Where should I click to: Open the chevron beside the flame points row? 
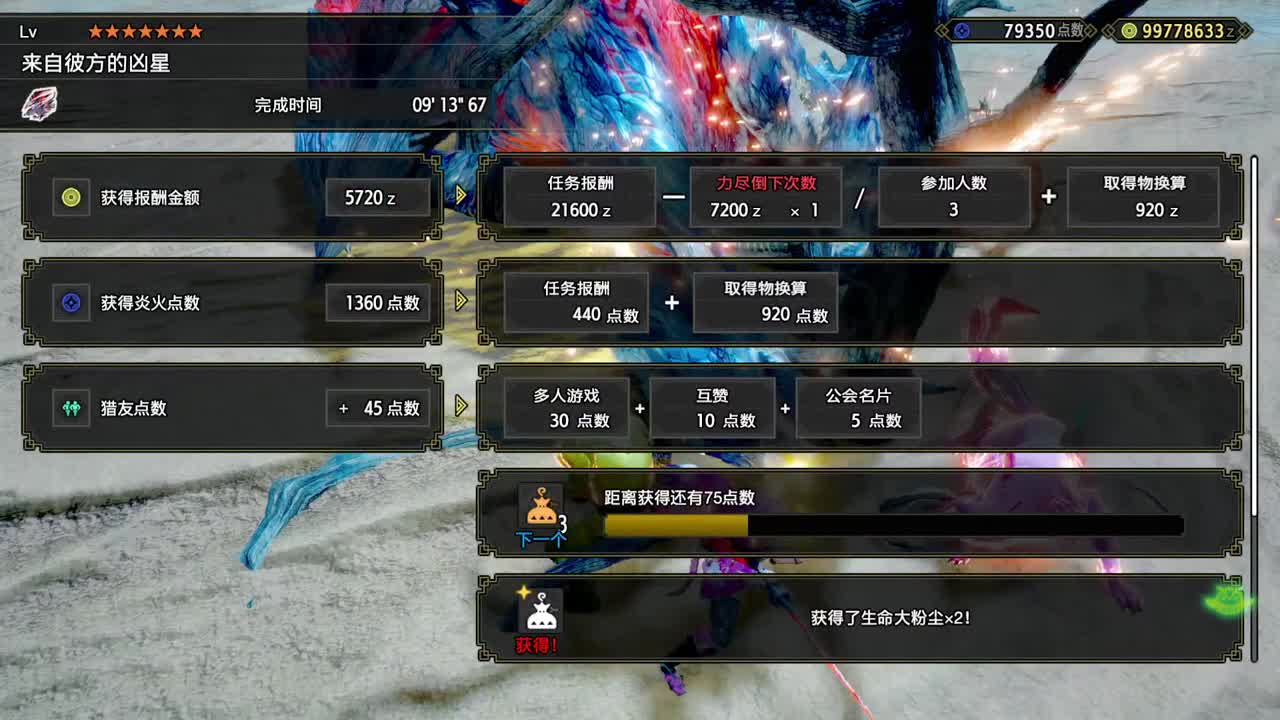click(x=461, y=301)
